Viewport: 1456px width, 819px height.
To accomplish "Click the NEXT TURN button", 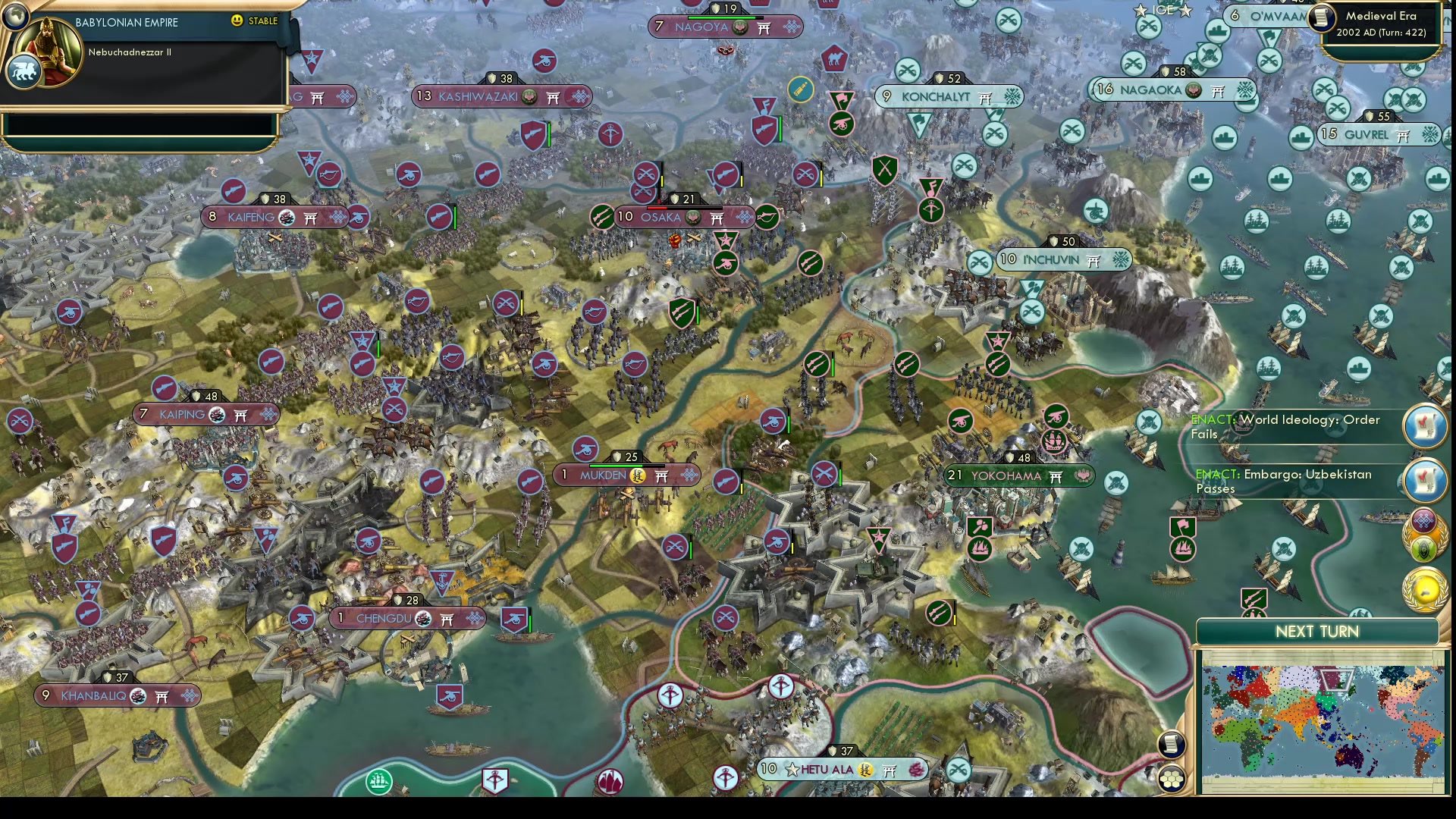I will (x=1317, y=631).
